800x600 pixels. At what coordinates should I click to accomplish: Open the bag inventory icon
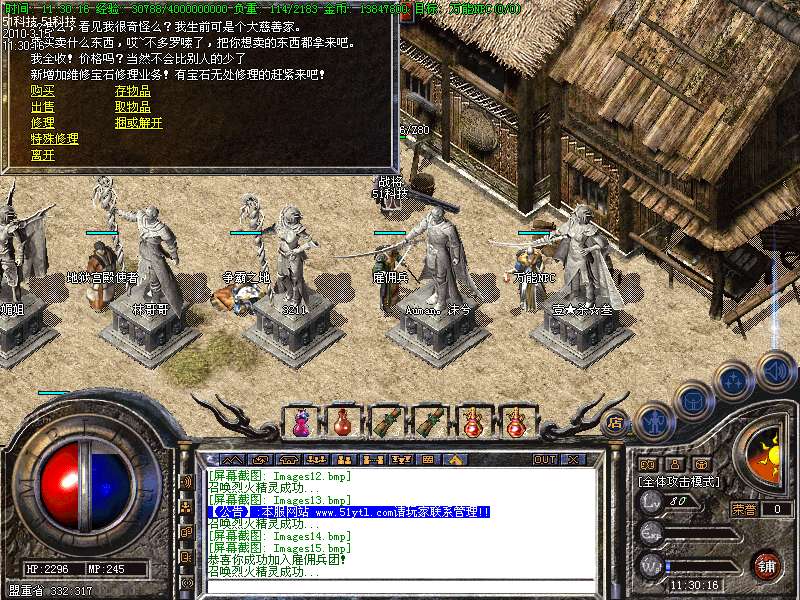pos(692,401)
